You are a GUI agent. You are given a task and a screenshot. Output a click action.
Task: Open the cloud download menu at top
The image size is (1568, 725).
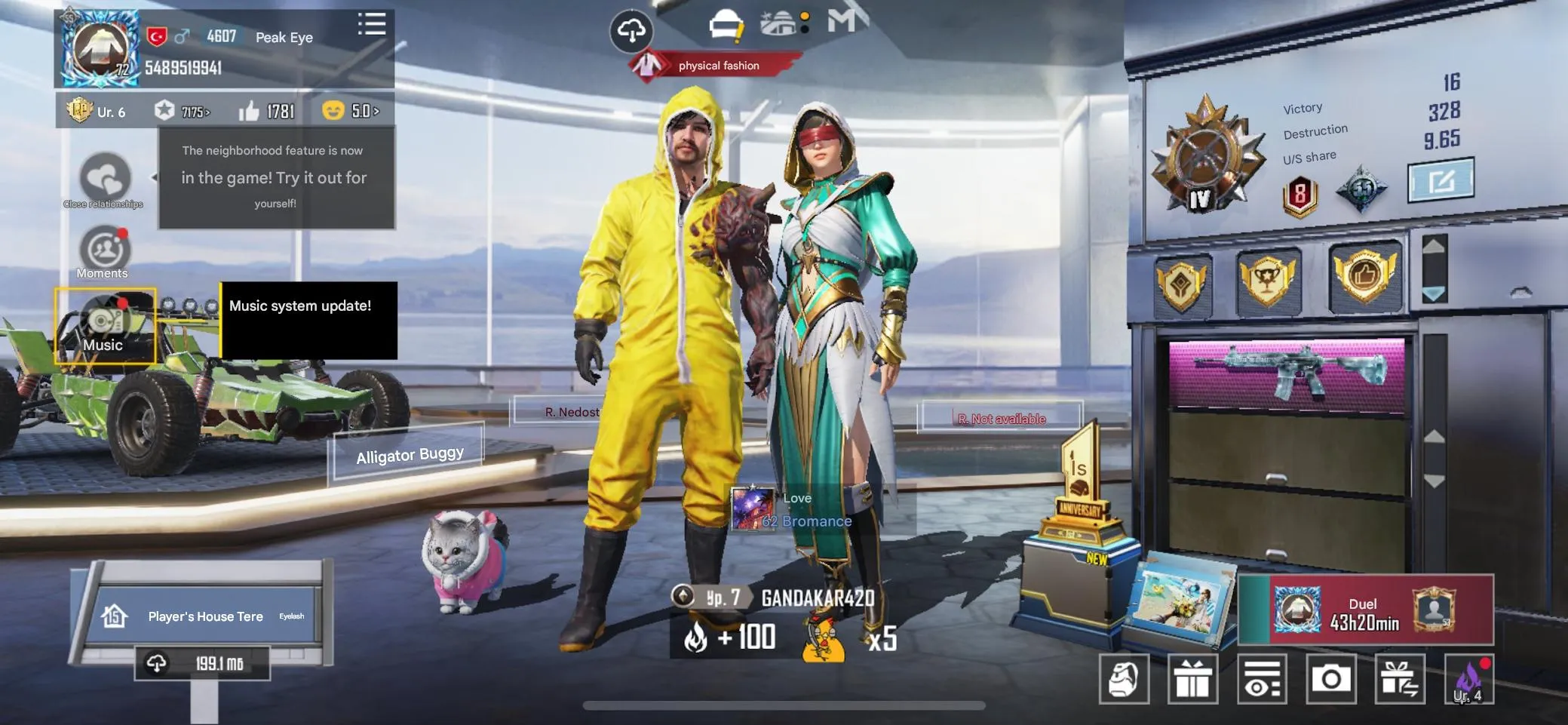tap(631, 30)
